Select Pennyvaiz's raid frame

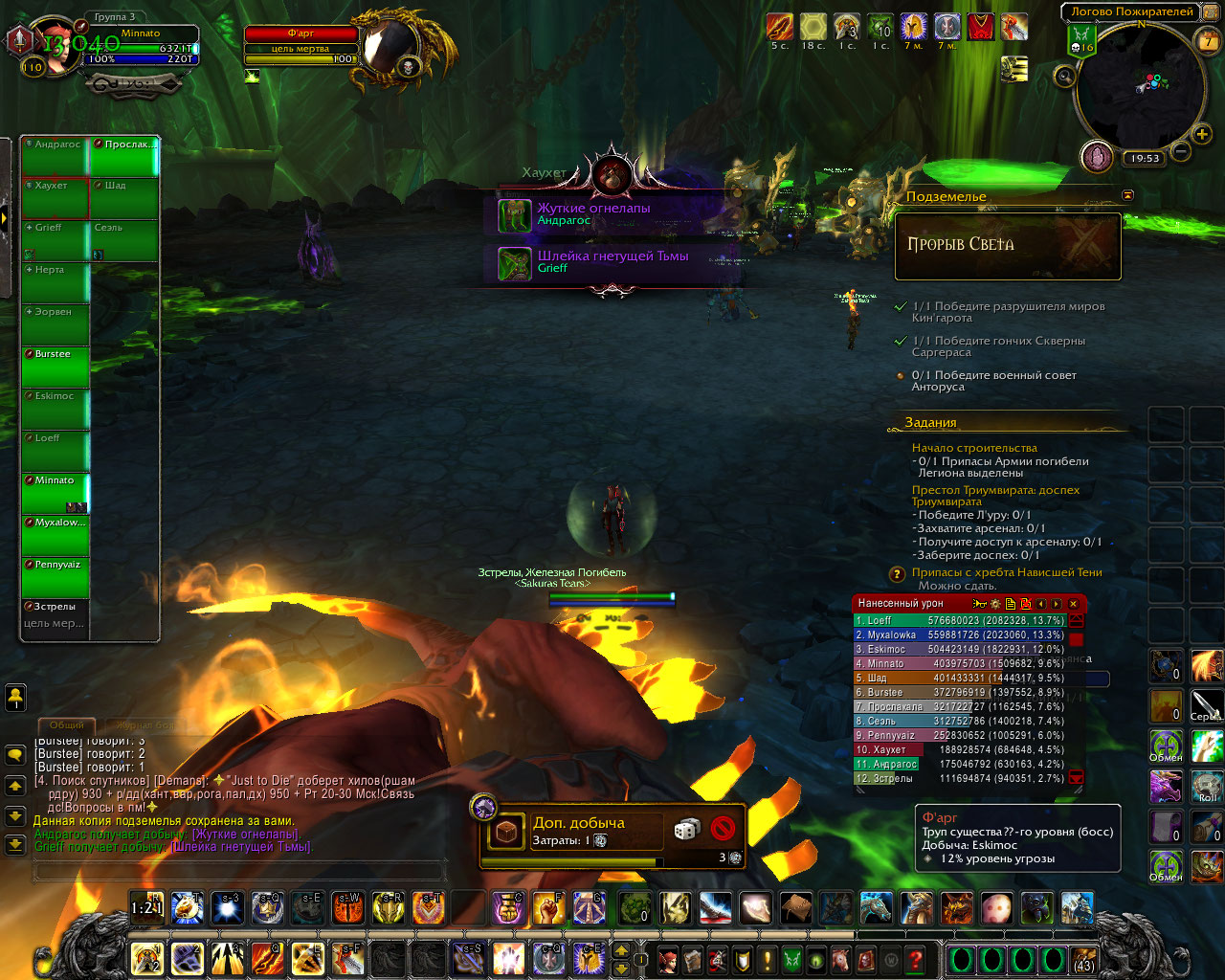[56, 577]
